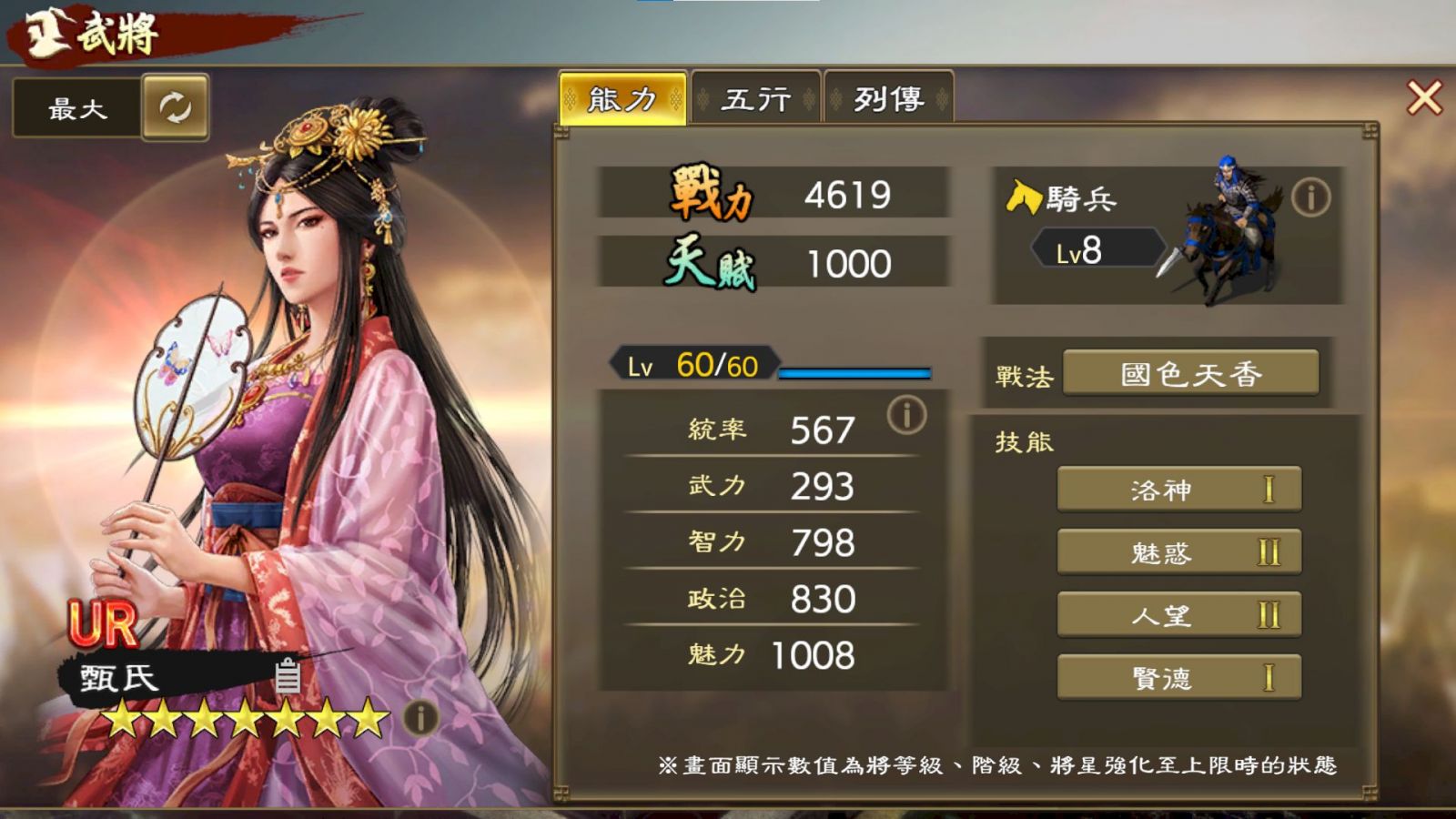Inspect the 賢德 skill
This screenshot has height=819, width=1456.
click(1178, 678)
